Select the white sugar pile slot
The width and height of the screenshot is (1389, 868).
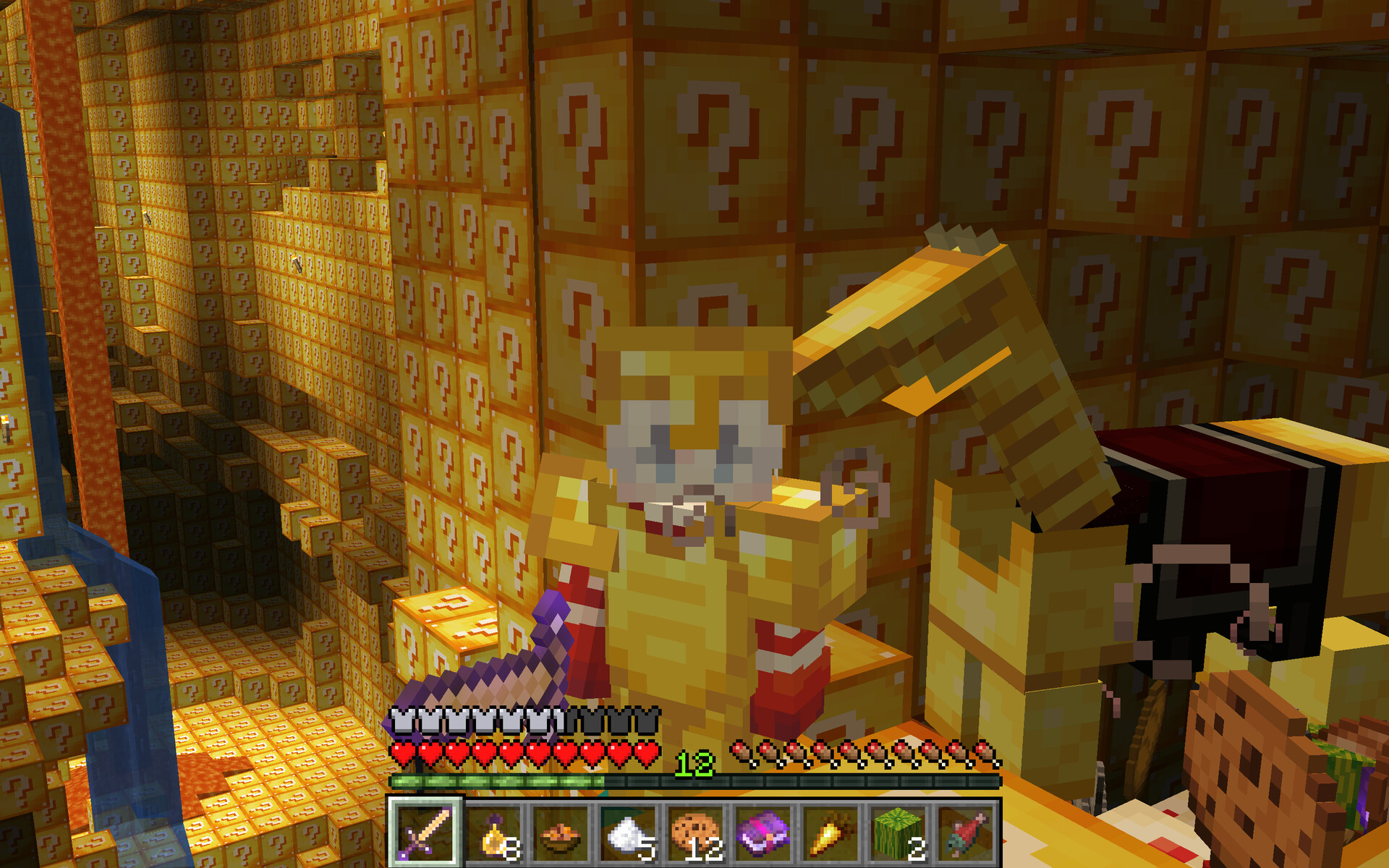click(628, 832)
